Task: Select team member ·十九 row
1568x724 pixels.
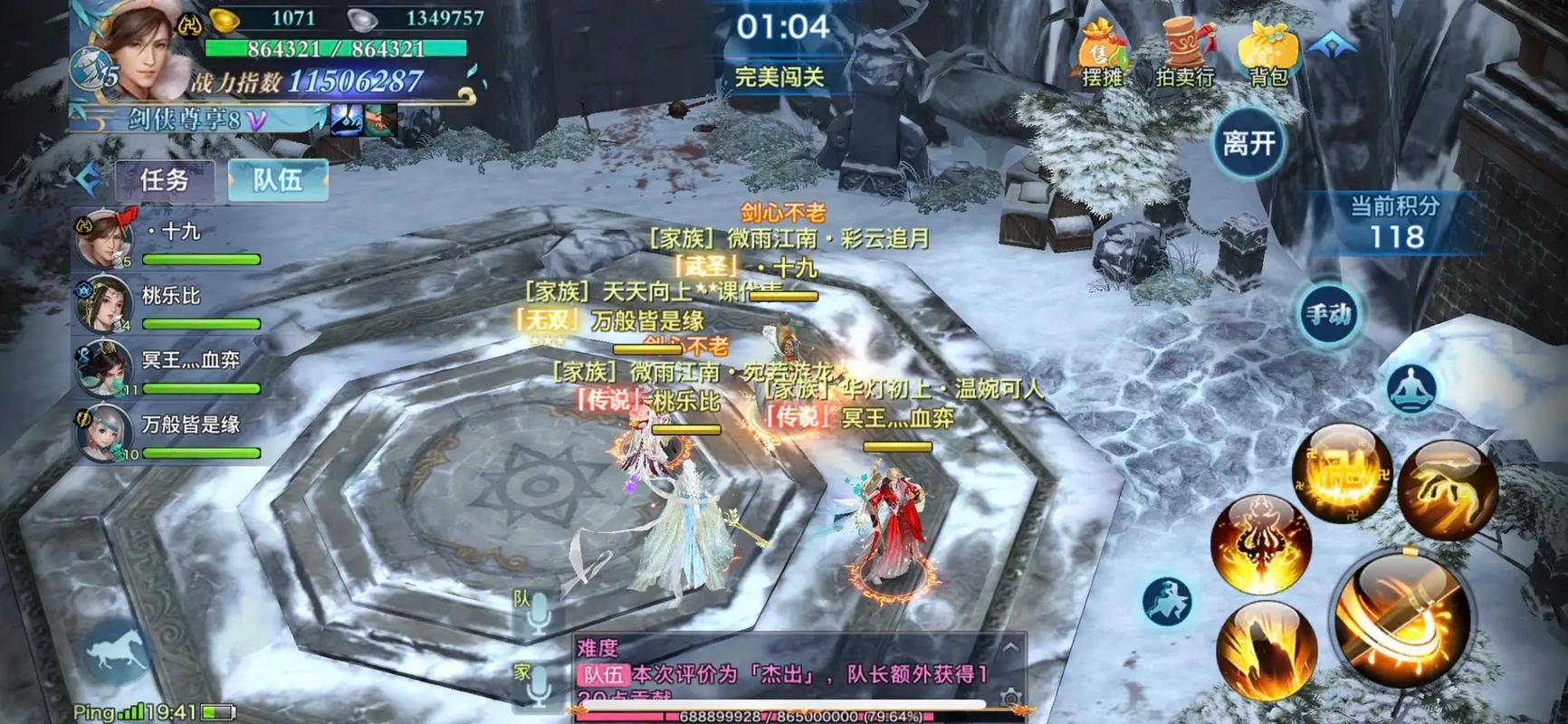Action: 172,241
